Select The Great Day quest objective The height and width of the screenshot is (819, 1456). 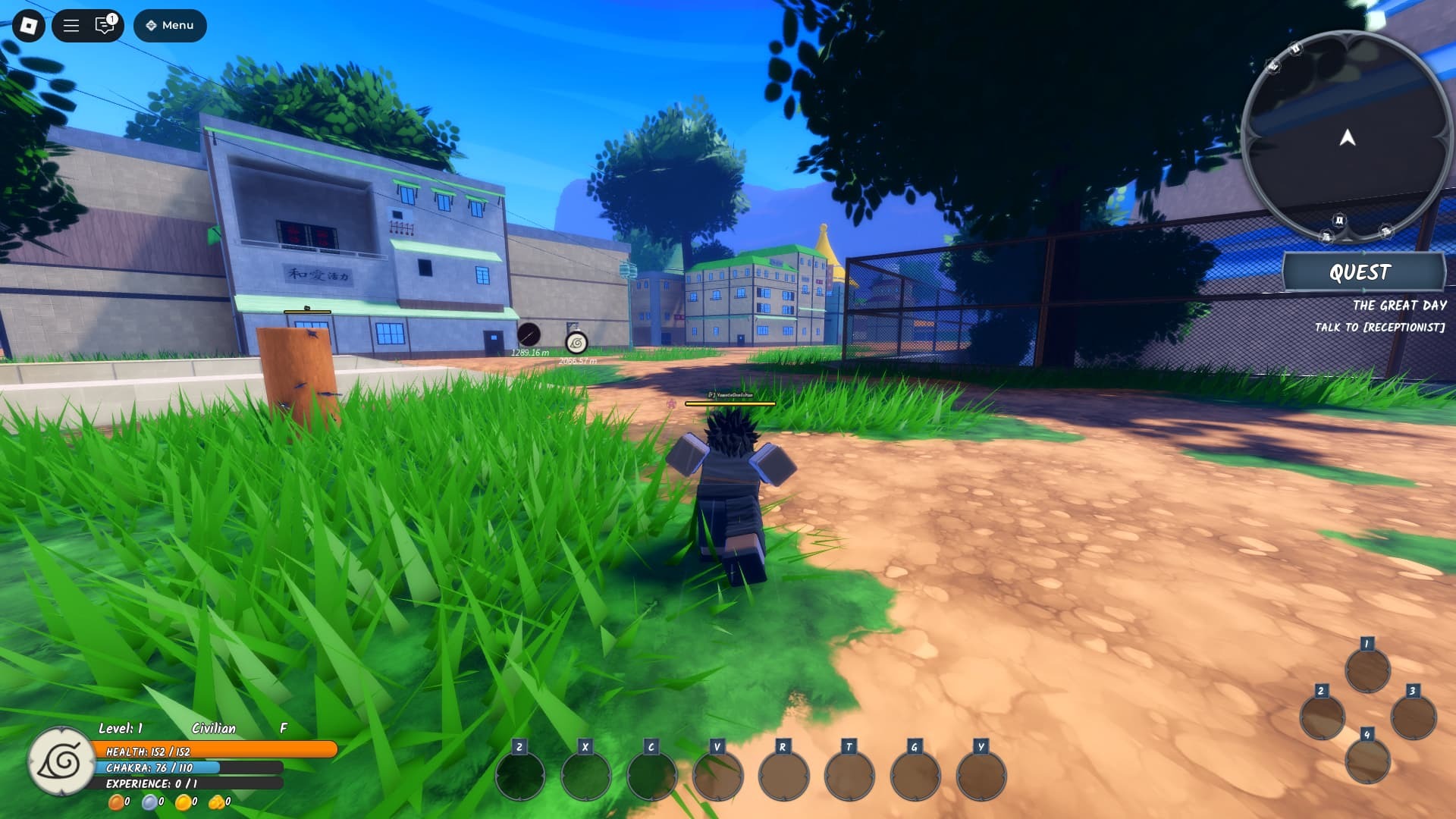coord(1398,306)
